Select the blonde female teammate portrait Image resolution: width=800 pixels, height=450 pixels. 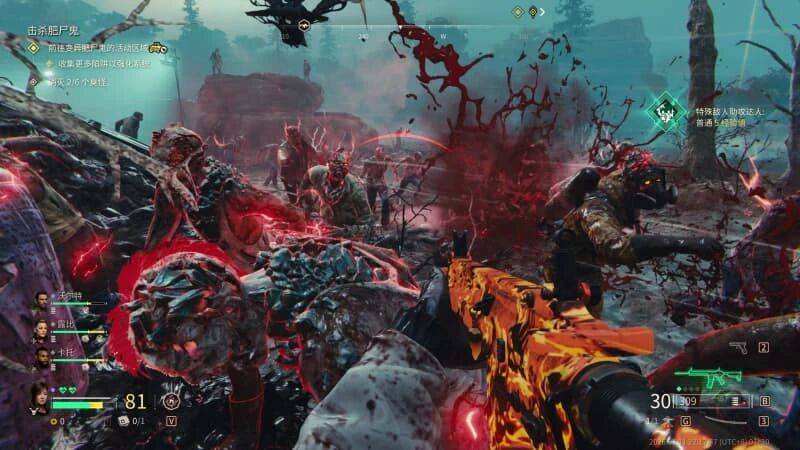[x=43, y=328]
